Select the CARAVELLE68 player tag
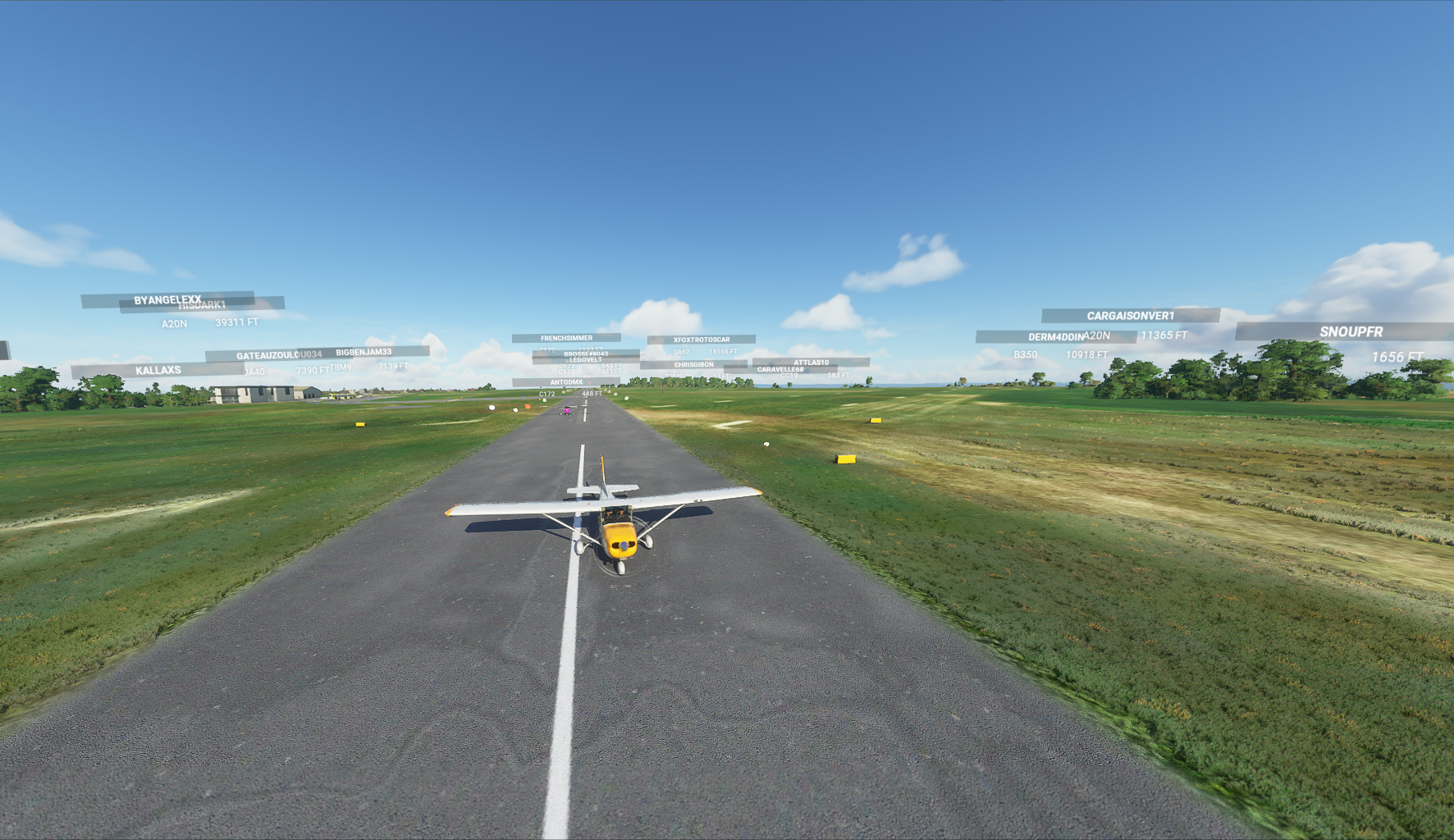1454x840 pixels. 780,371
